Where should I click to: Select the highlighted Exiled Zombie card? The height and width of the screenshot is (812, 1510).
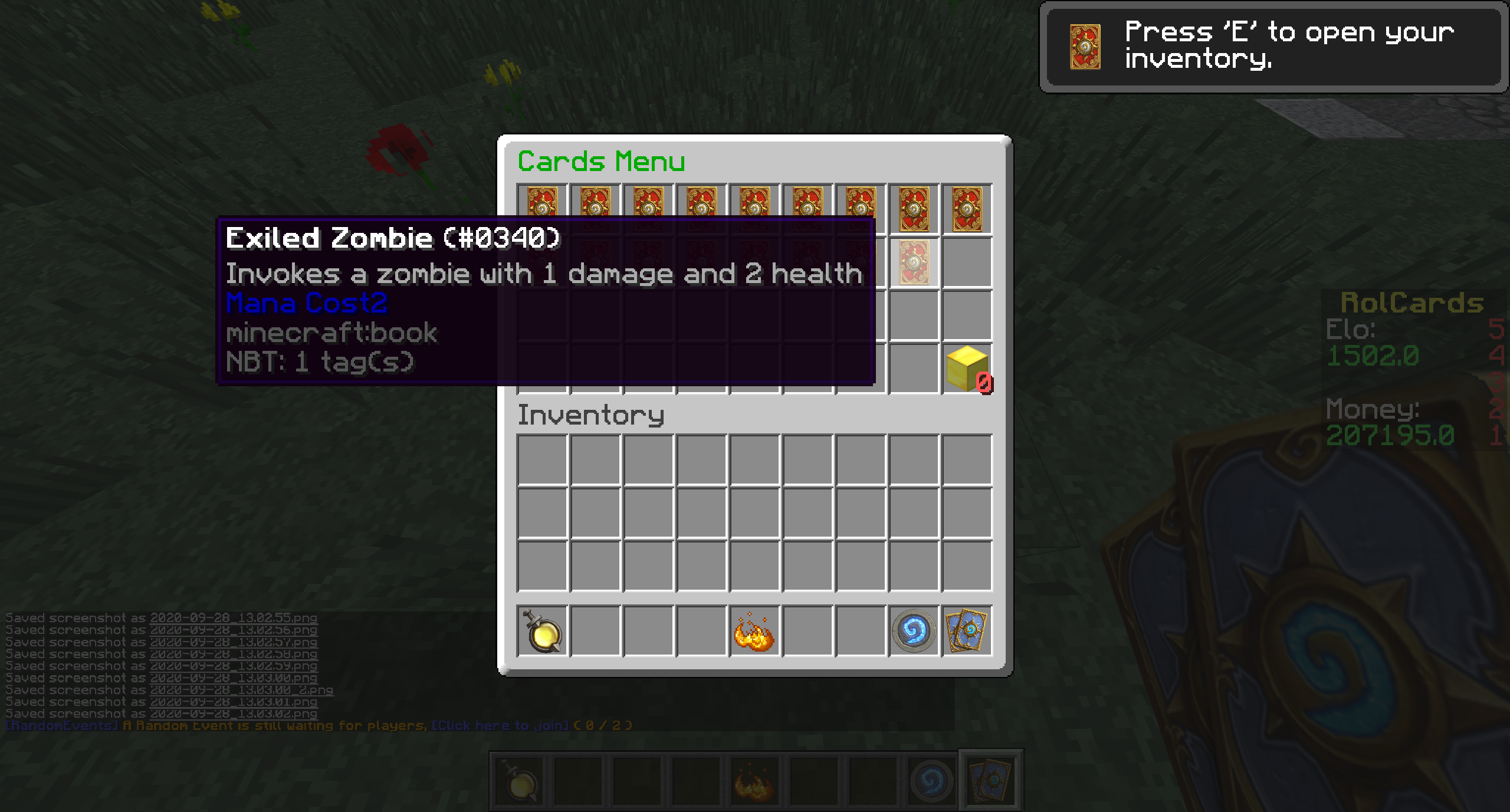click(x=914, y=262)
